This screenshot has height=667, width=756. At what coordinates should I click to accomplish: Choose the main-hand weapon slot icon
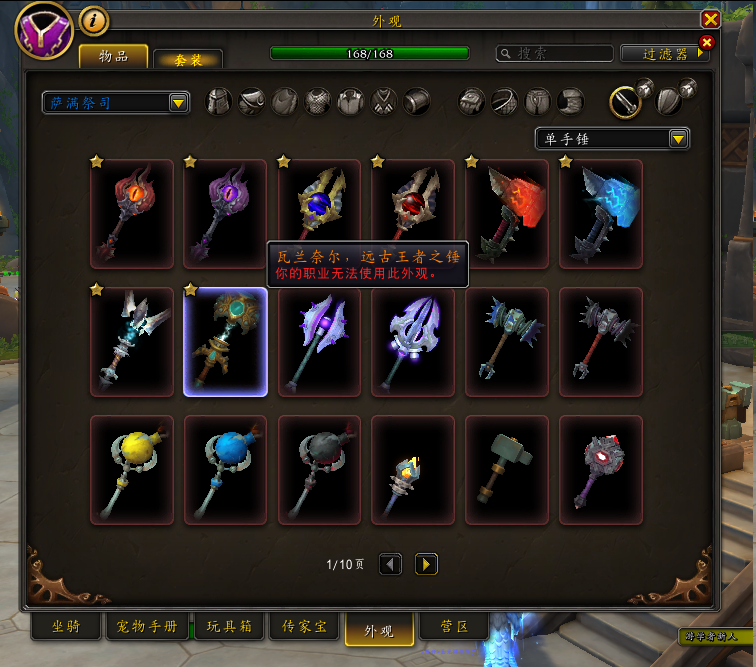627,100
